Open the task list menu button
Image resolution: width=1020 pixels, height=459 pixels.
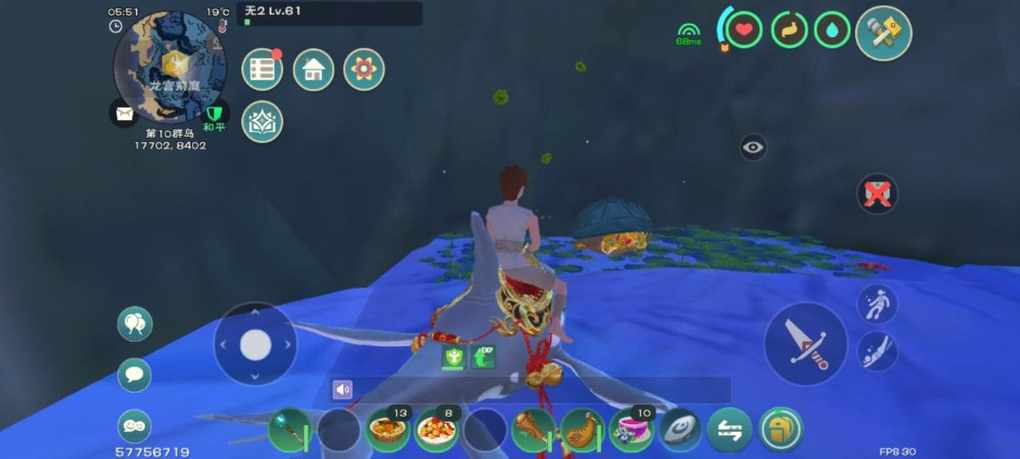(x=262, y=69)
